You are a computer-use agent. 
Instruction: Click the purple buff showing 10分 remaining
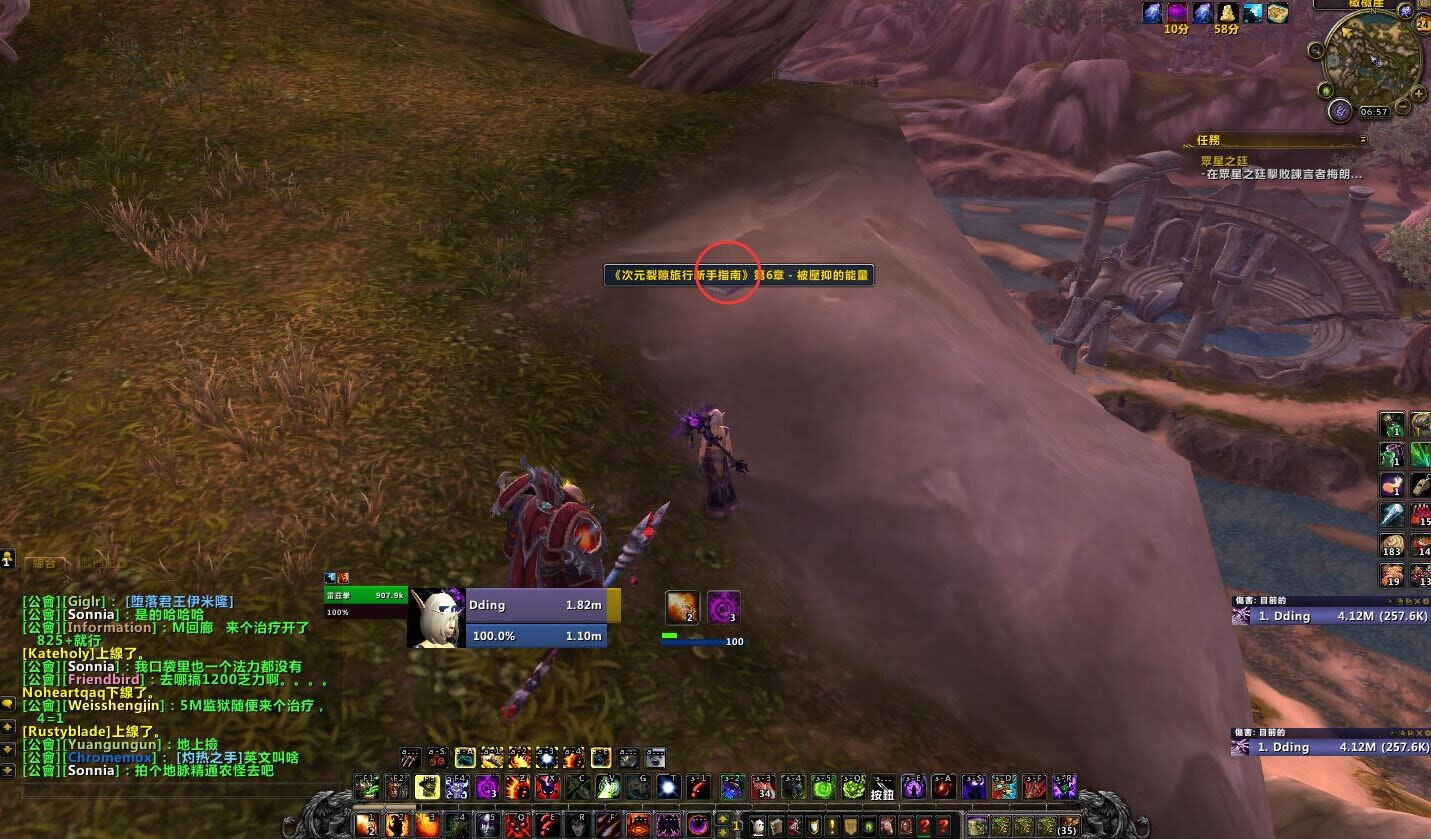point(1177,12)
